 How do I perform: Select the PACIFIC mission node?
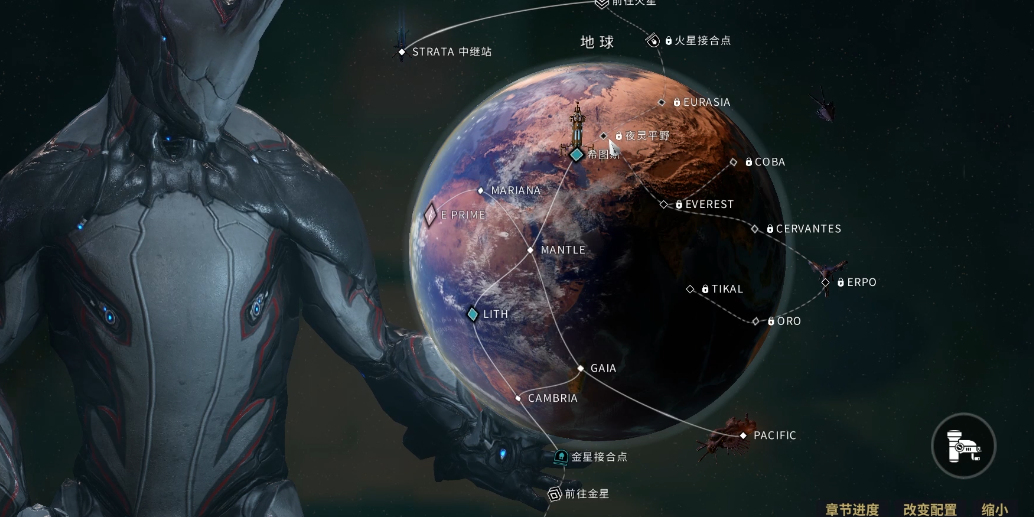pyautogui.click(x=743, y=435)
